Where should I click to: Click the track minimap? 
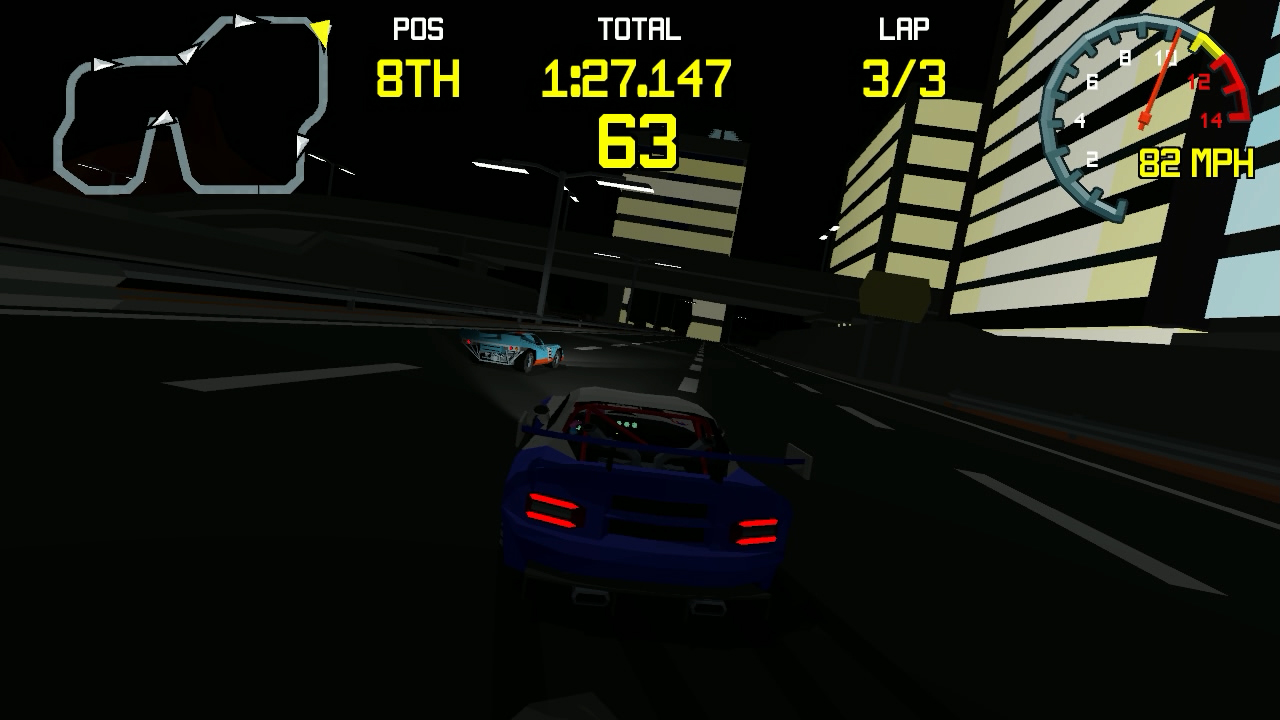coord(190,105)
